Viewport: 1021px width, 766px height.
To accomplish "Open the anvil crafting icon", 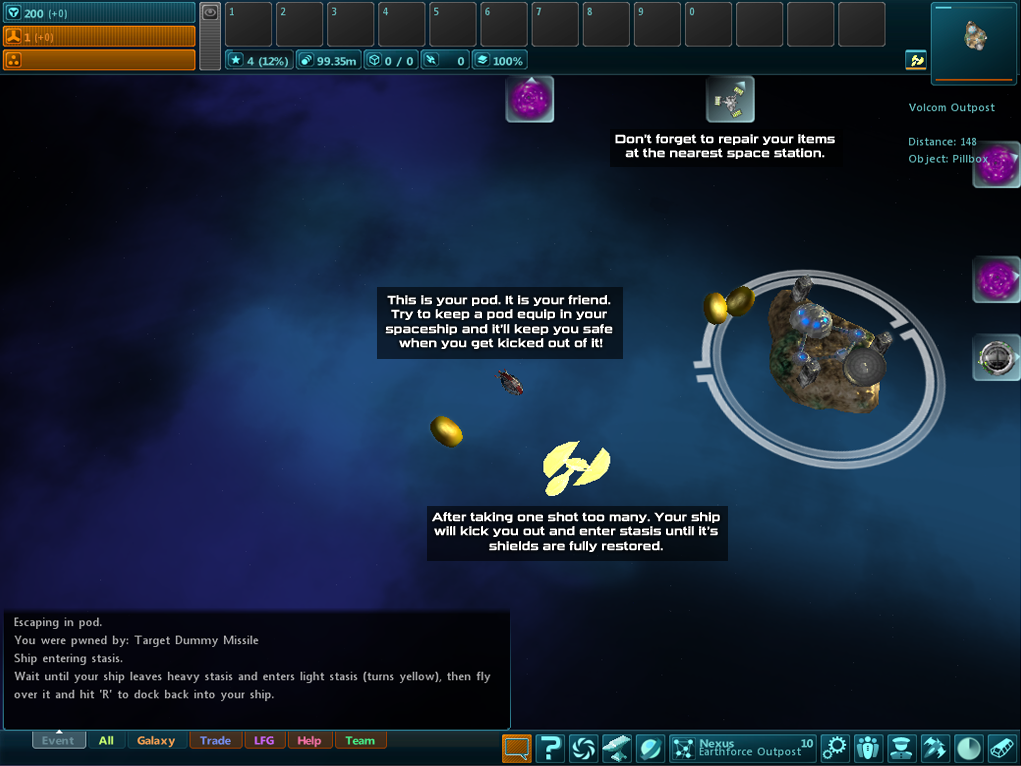I will pos(616,748).
